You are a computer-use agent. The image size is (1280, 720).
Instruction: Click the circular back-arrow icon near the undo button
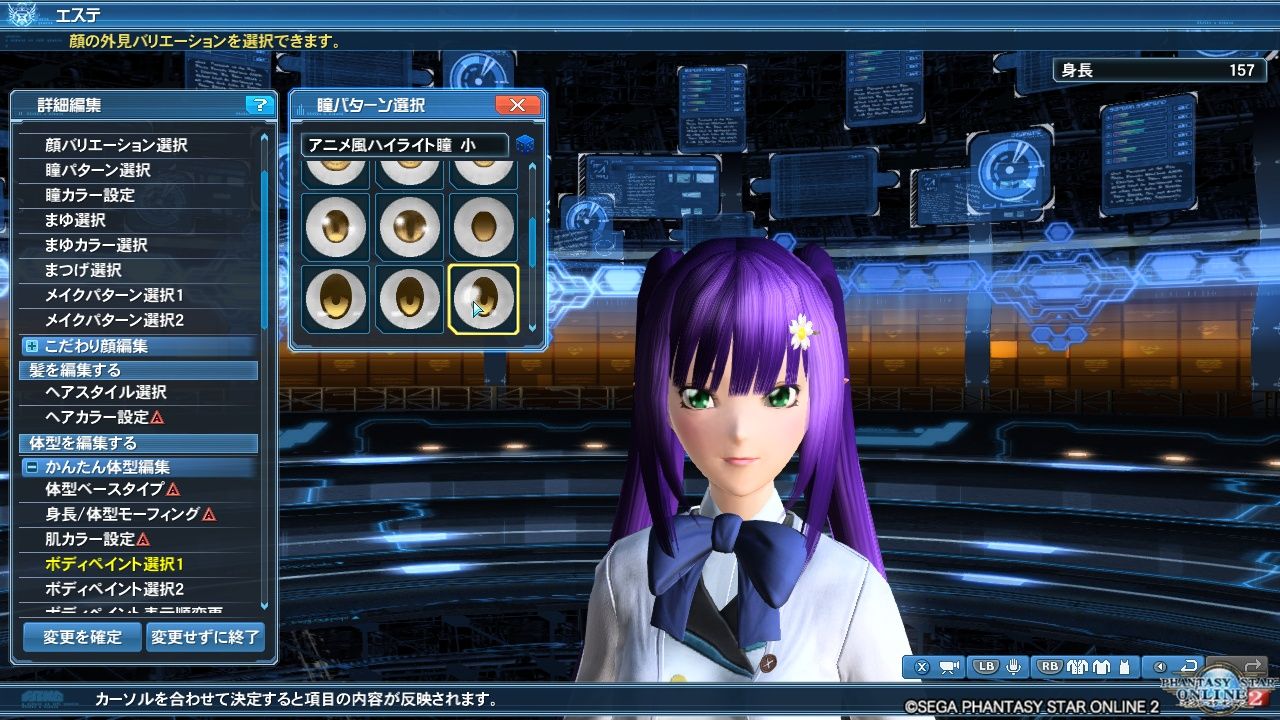click(x=1160, y=665)
